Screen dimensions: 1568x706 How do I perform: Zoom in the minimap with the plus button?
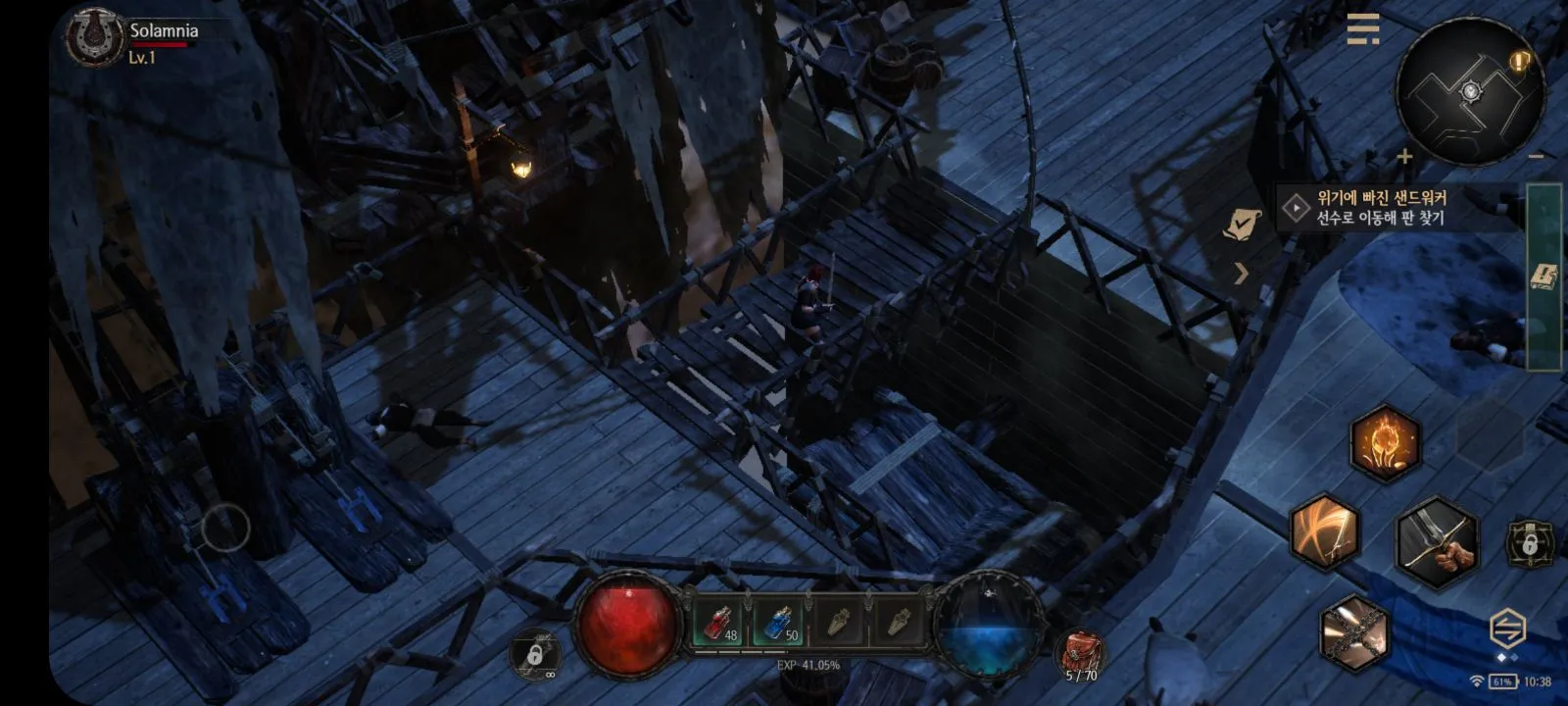pyautogui.click(x=1404, y=156)
